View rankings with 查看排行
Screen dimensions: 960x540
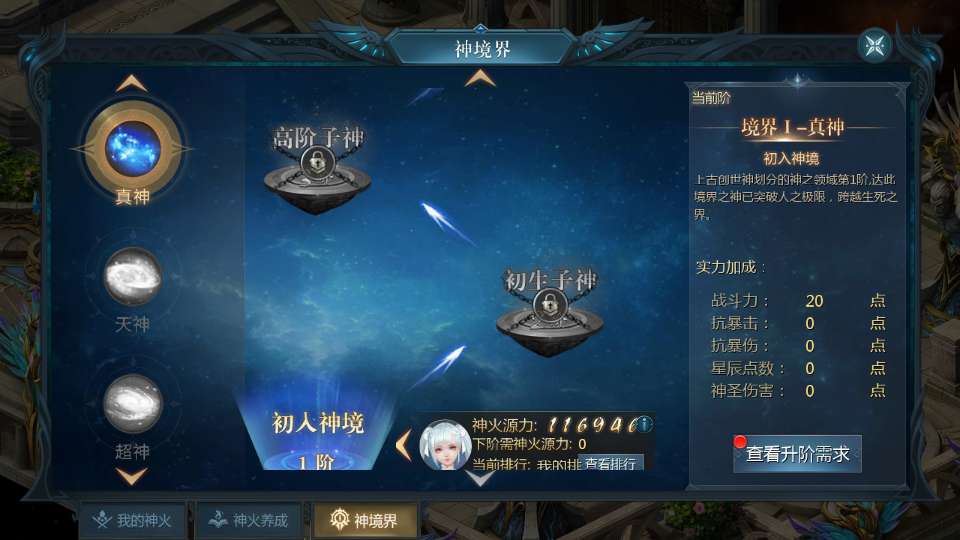(610, 463)
